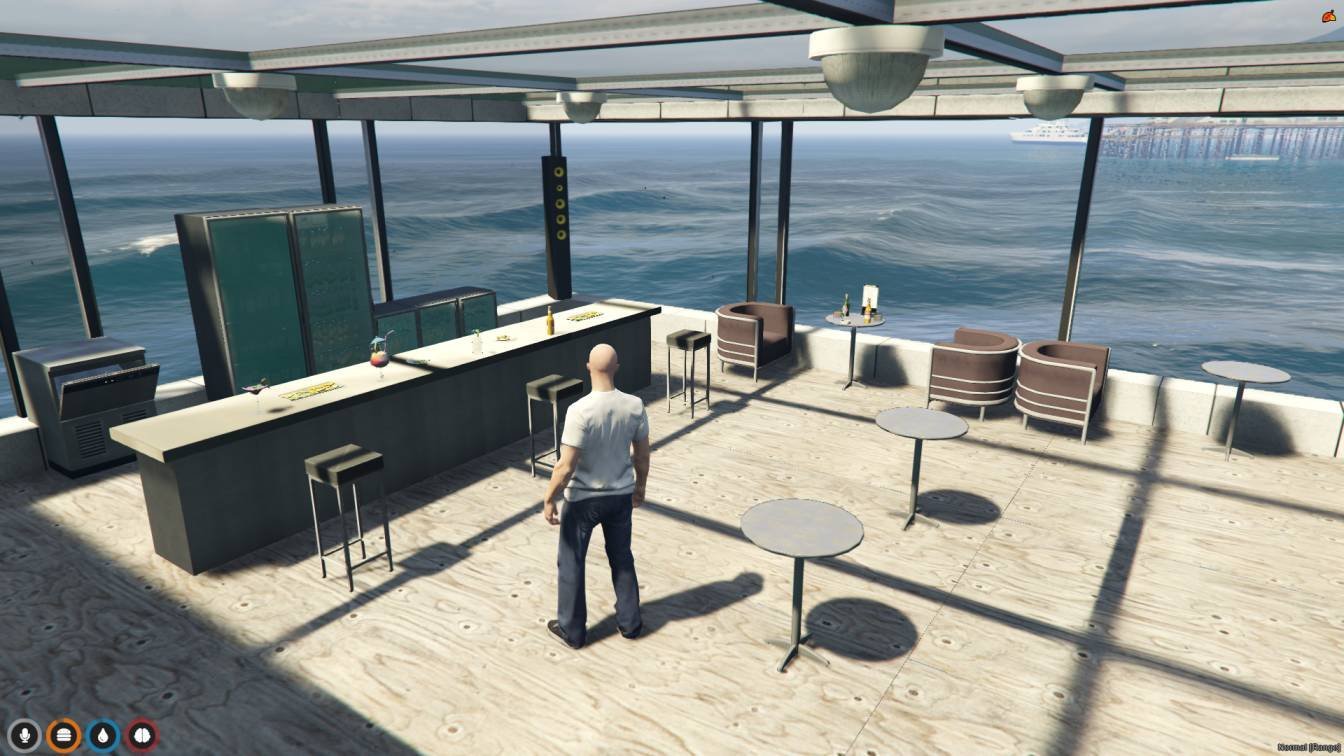1344x756 pixels.
Task: Select the burger hunger status icon
Action: pos(63,736)
